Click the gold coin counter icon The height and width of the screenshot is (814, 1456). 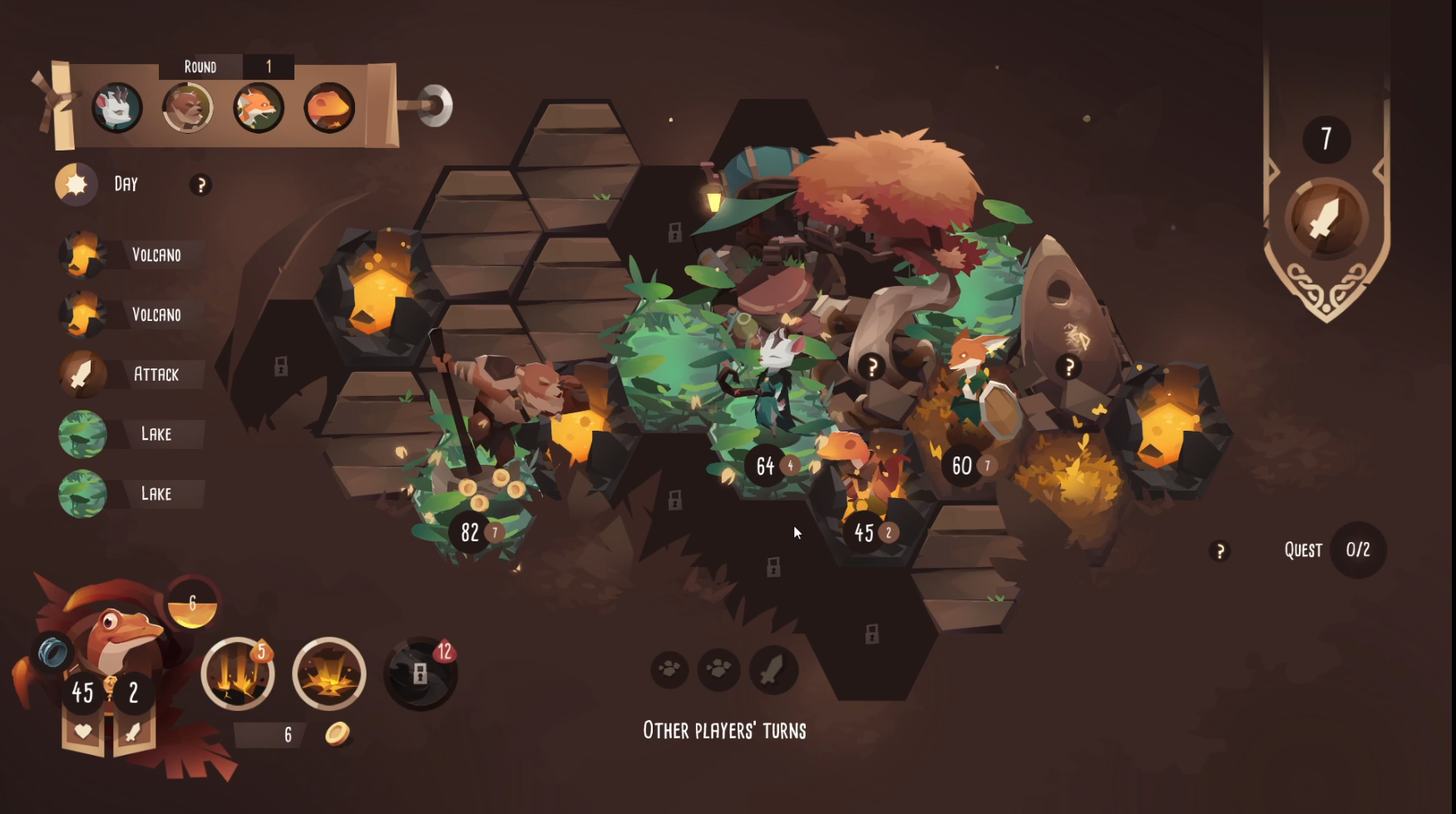coord(337,733)
